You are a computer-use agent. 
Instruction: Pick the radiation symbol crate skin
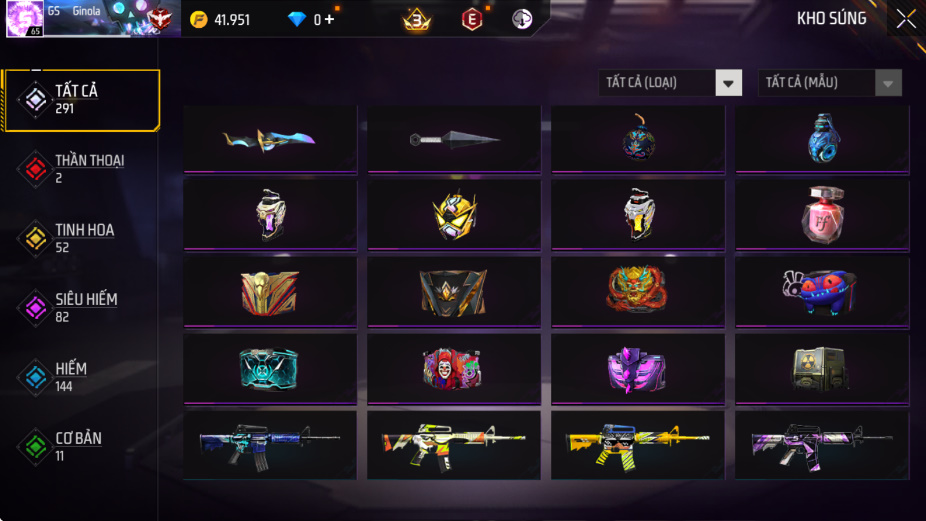point(822,368)
